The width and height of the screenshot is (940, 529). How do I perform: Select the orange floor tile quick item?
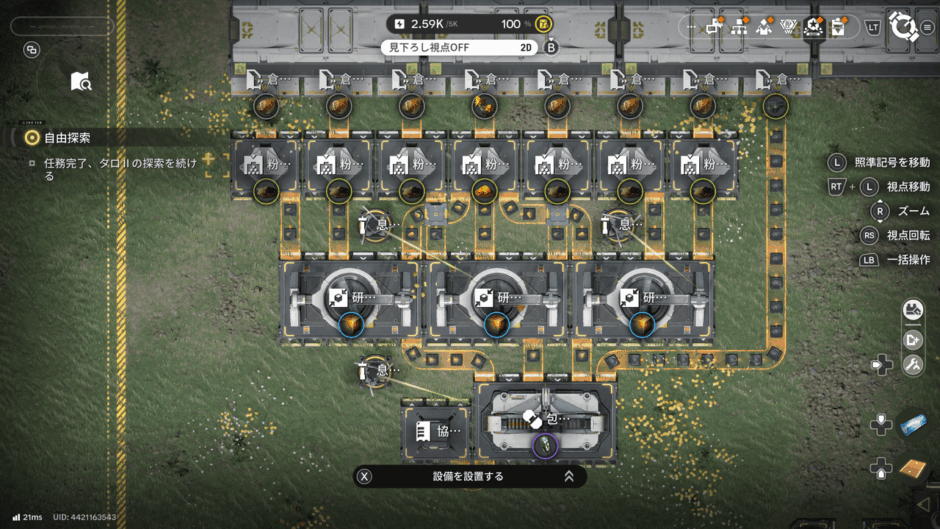912,467
